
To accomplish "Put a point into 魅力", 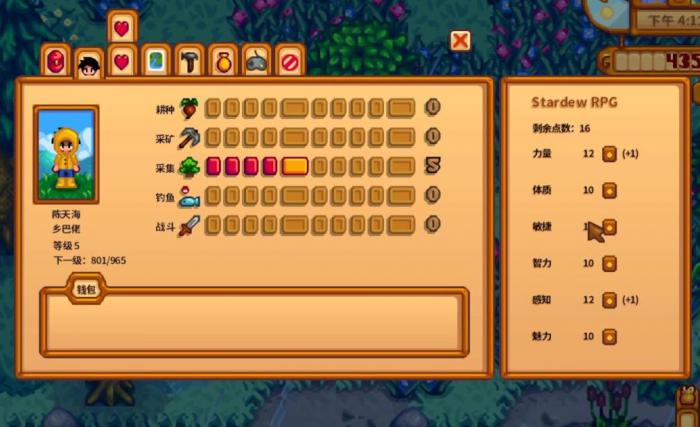I will 608,336.
